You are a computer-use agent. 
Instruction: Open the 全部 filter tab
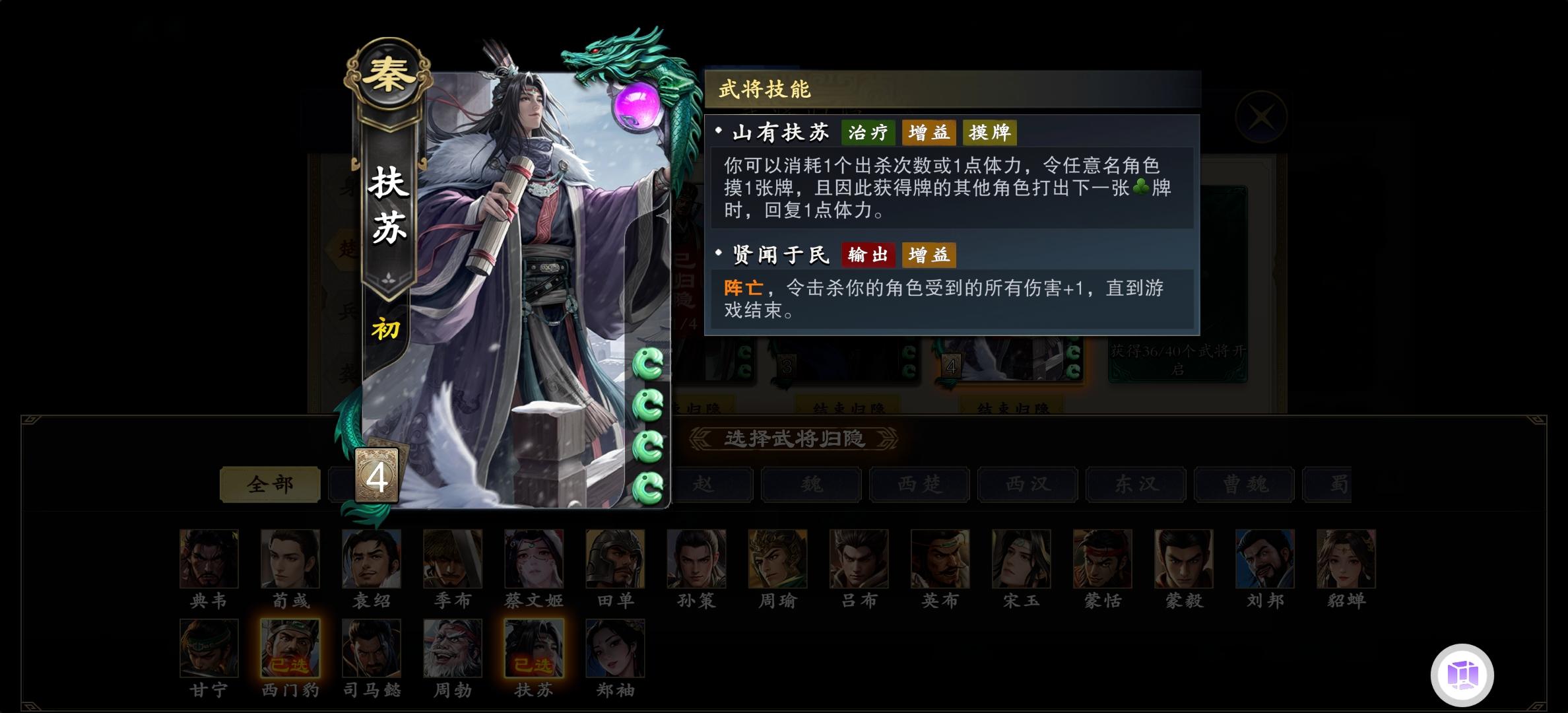(x=269, y=484)
